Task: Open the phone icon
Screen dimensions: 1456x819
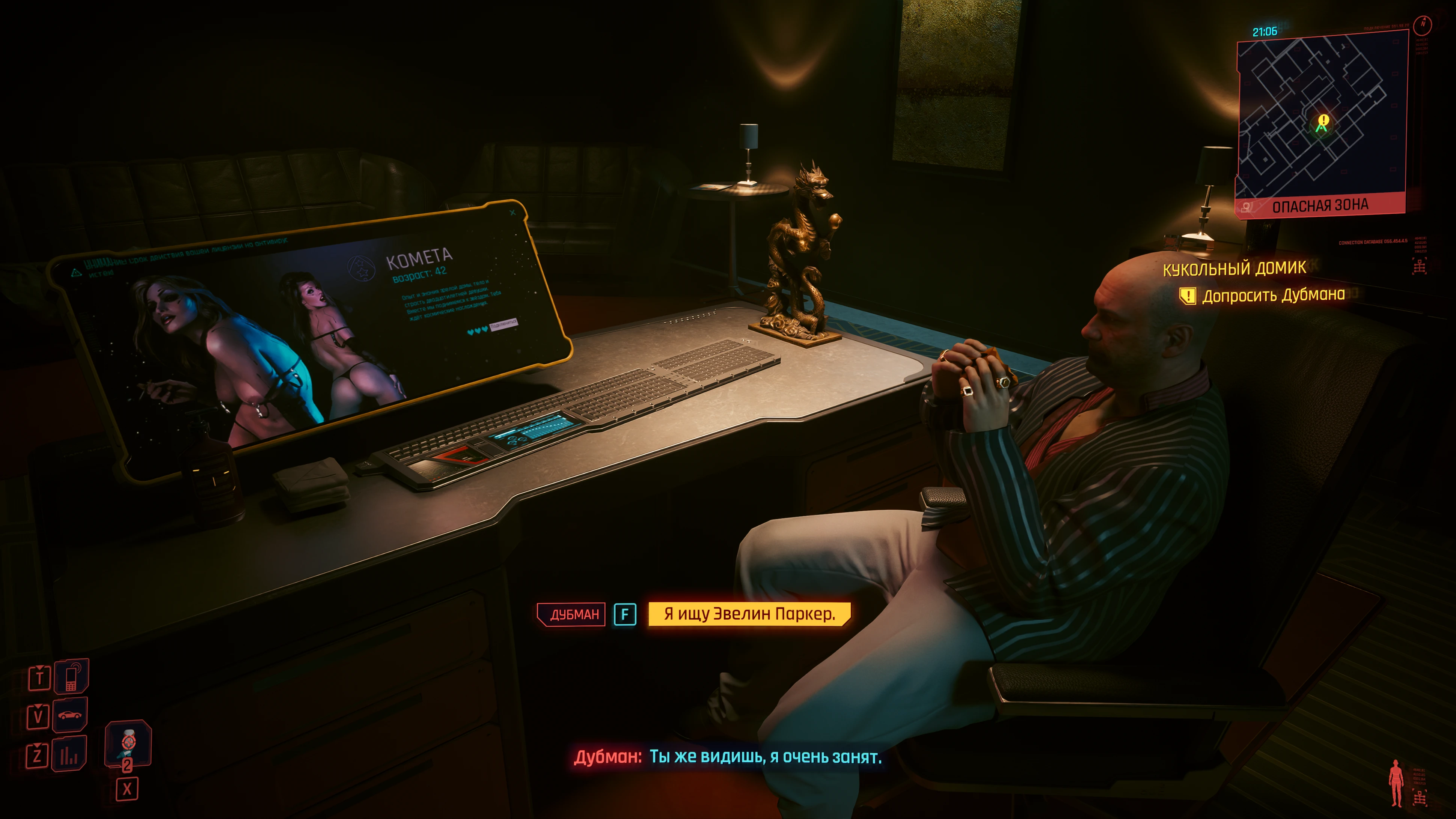Action: [x=71, y=677]
